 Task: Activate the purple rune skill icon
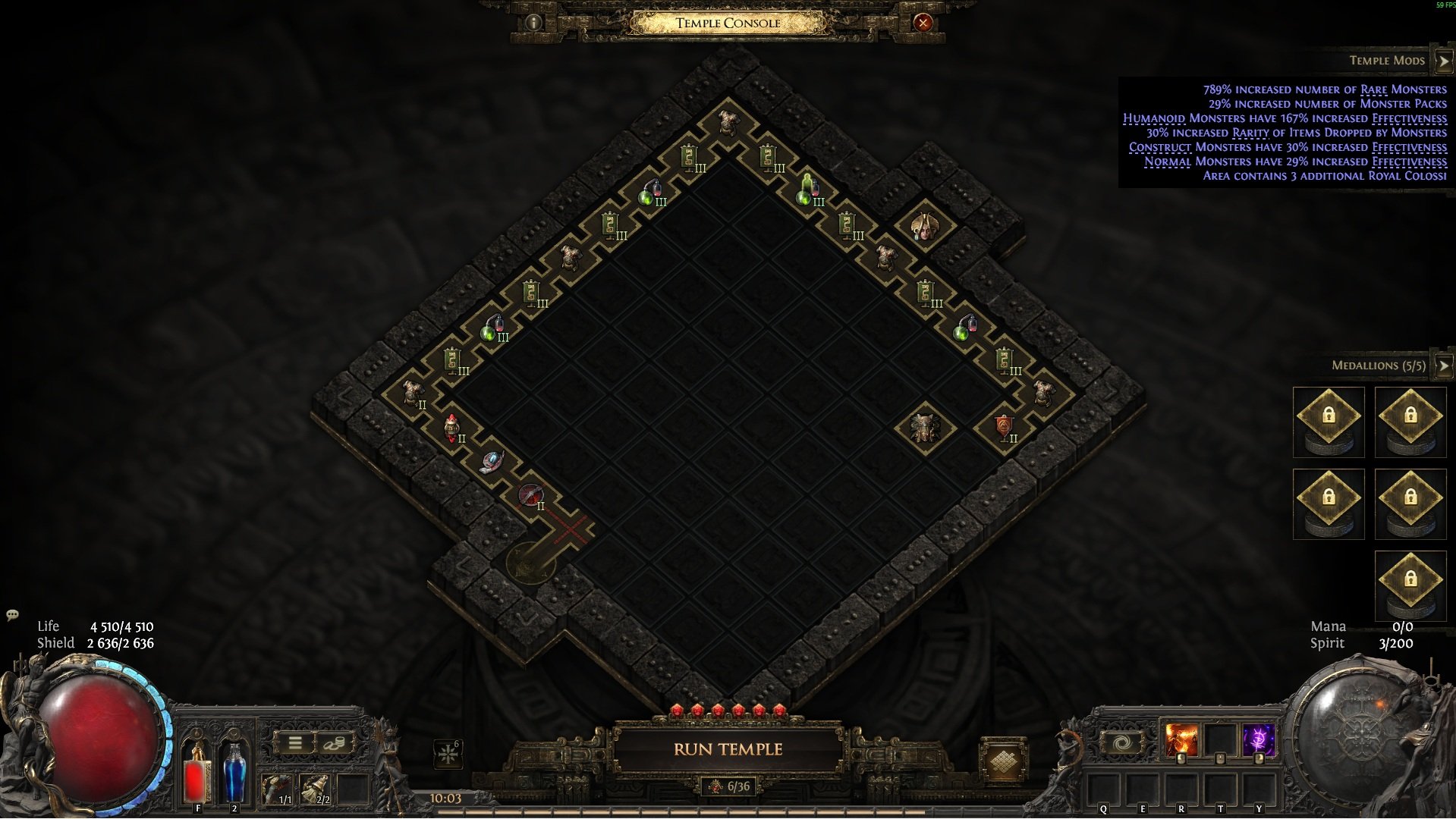(1259, 740)
